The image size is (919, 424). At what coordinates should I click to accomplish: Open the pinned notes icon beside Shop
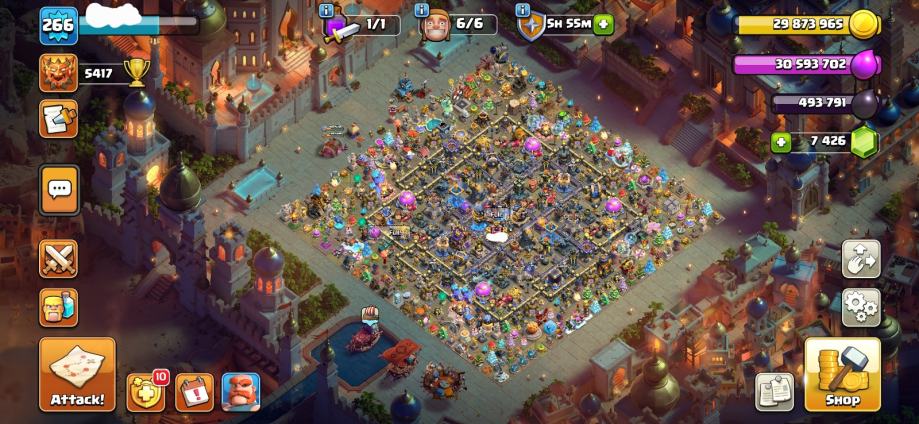coord(774,391)
